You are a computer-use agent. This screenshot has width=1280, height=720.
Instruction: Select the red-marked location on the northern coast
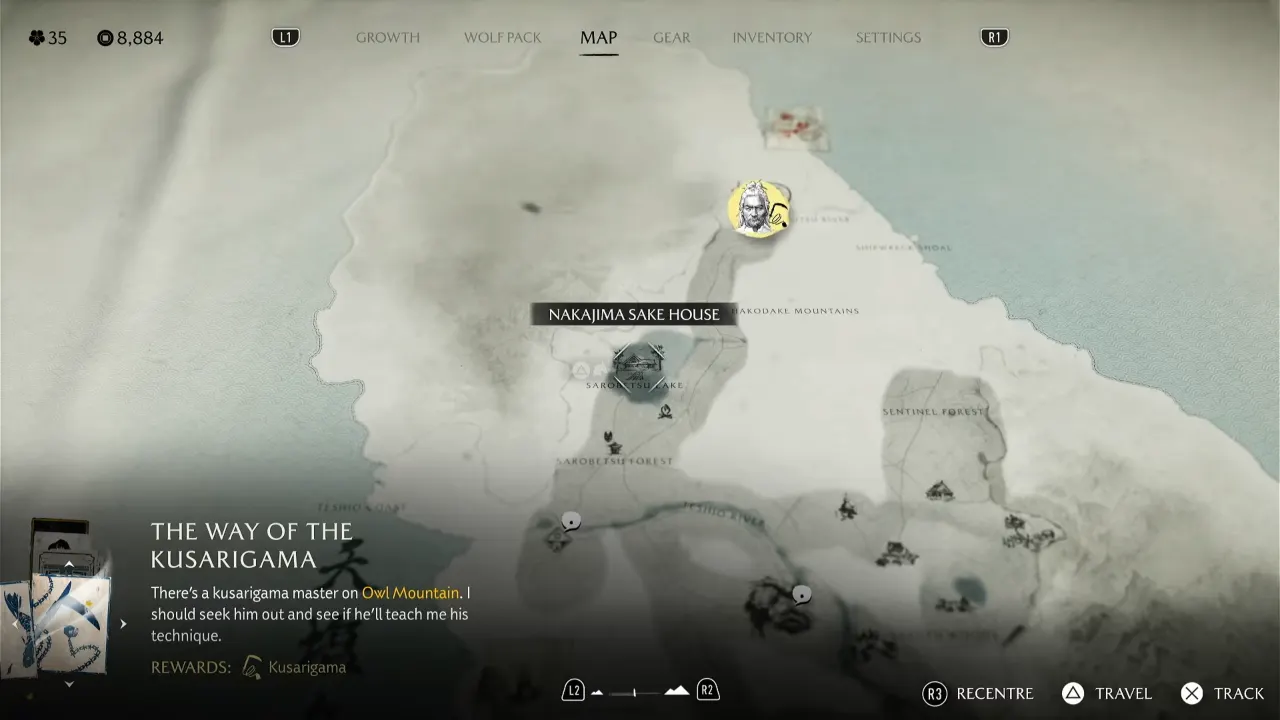795,125
